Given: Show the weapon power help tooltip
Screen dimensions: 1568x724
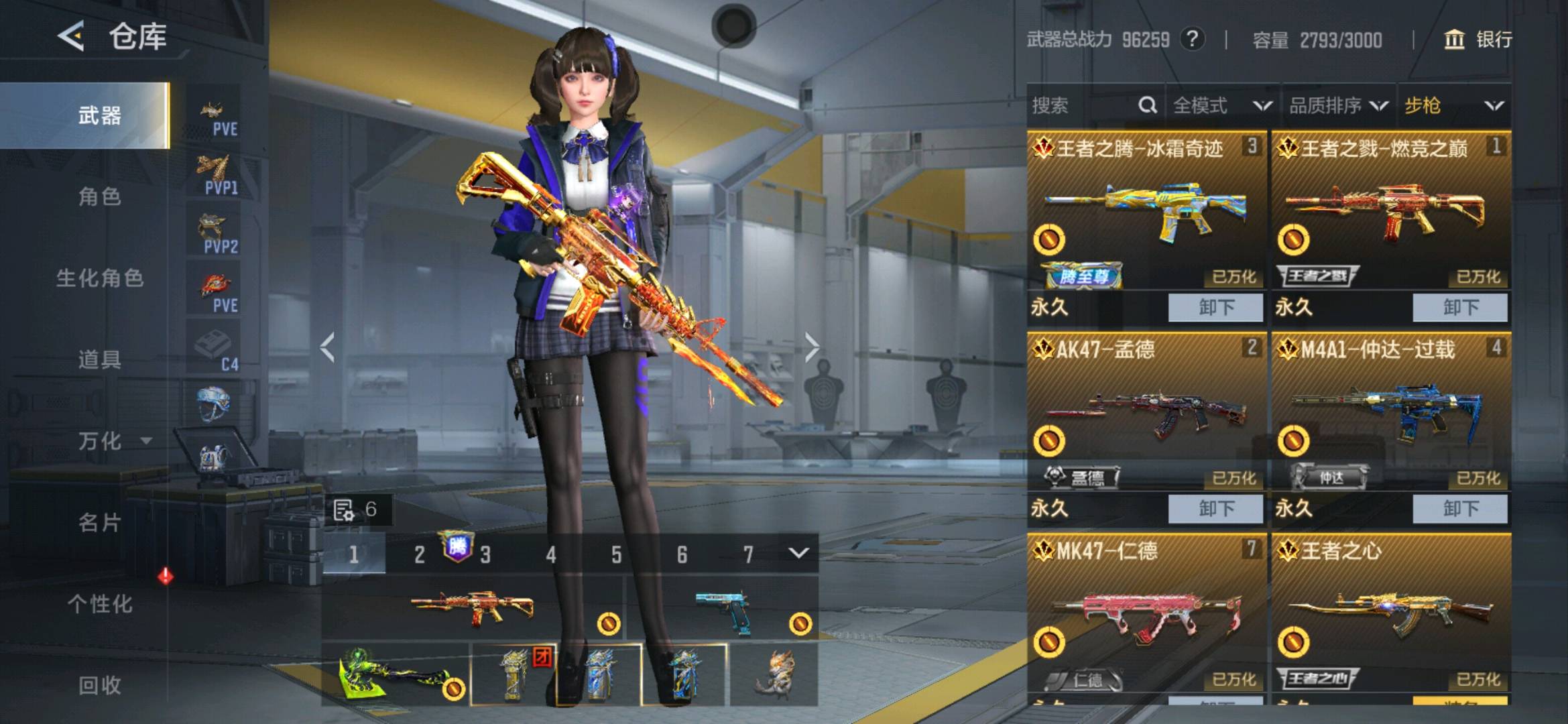Looking at the screenshot, I should point(1192,40).
